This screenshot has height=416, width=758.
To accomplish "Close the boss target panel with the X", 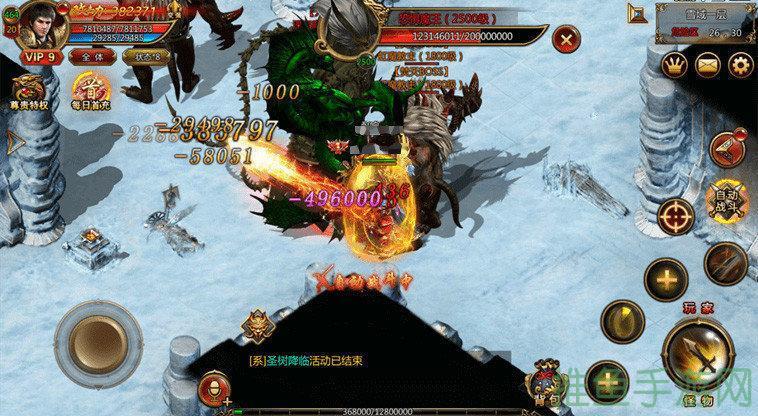I will pyautogui.click(x=567, y=41).
